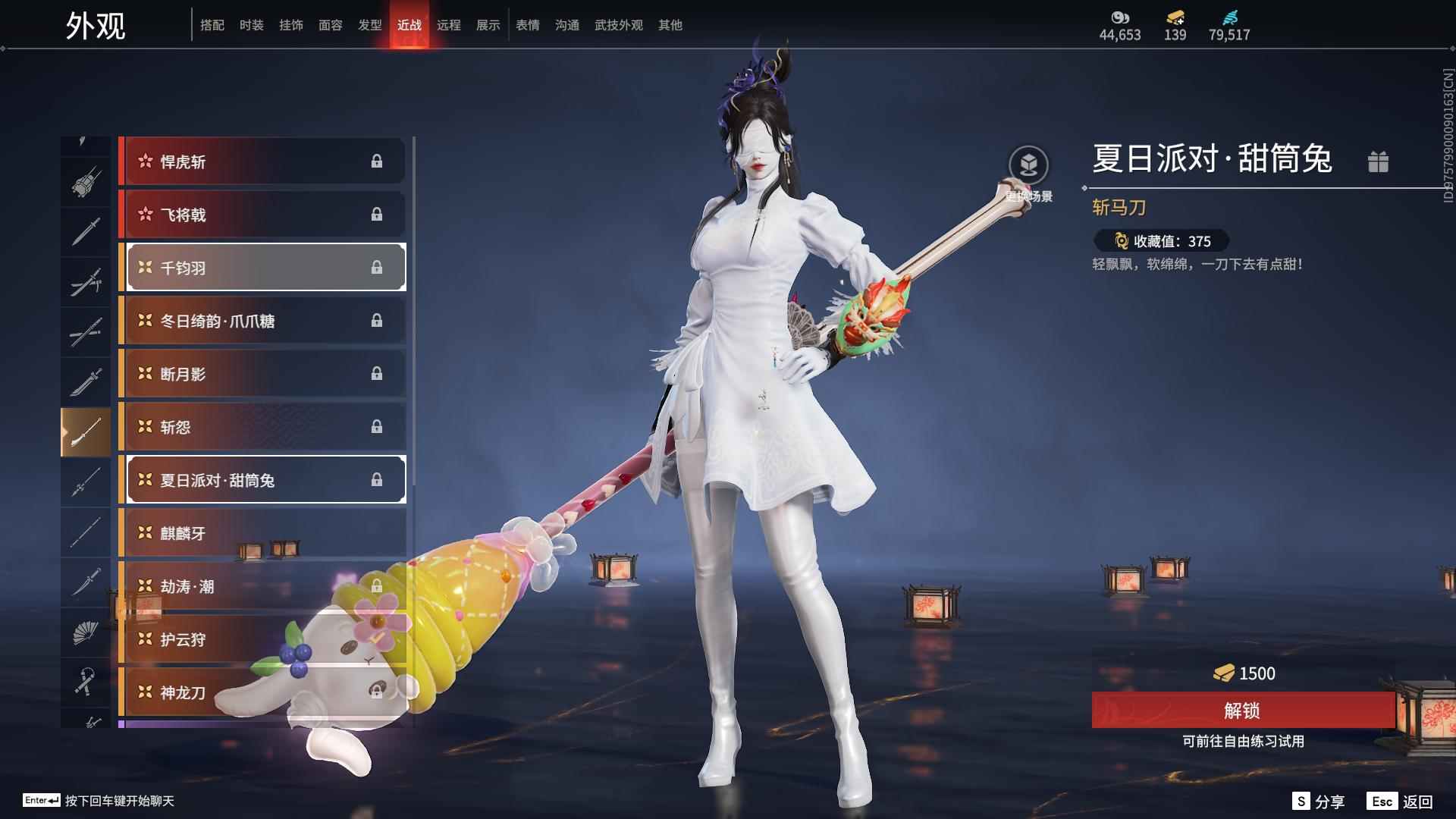
Task: Select the 发型 tab
Action: pyautogui.click(x=369, y=25)
